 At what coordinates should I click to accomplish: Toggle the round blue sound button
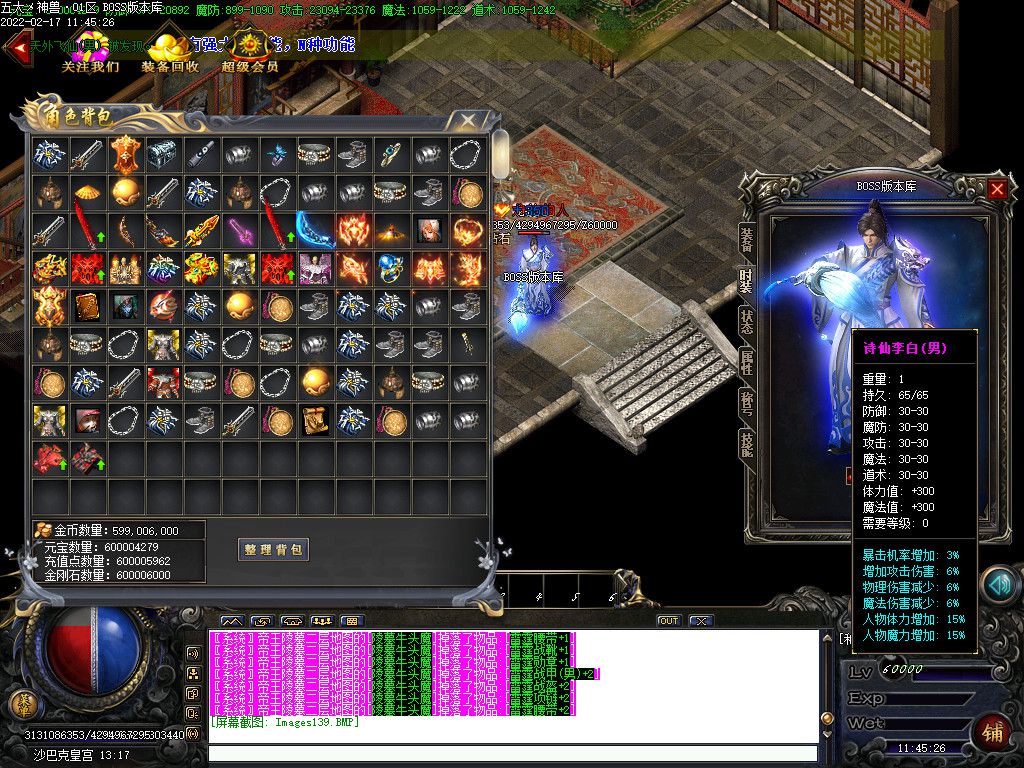tap(998, 586)
